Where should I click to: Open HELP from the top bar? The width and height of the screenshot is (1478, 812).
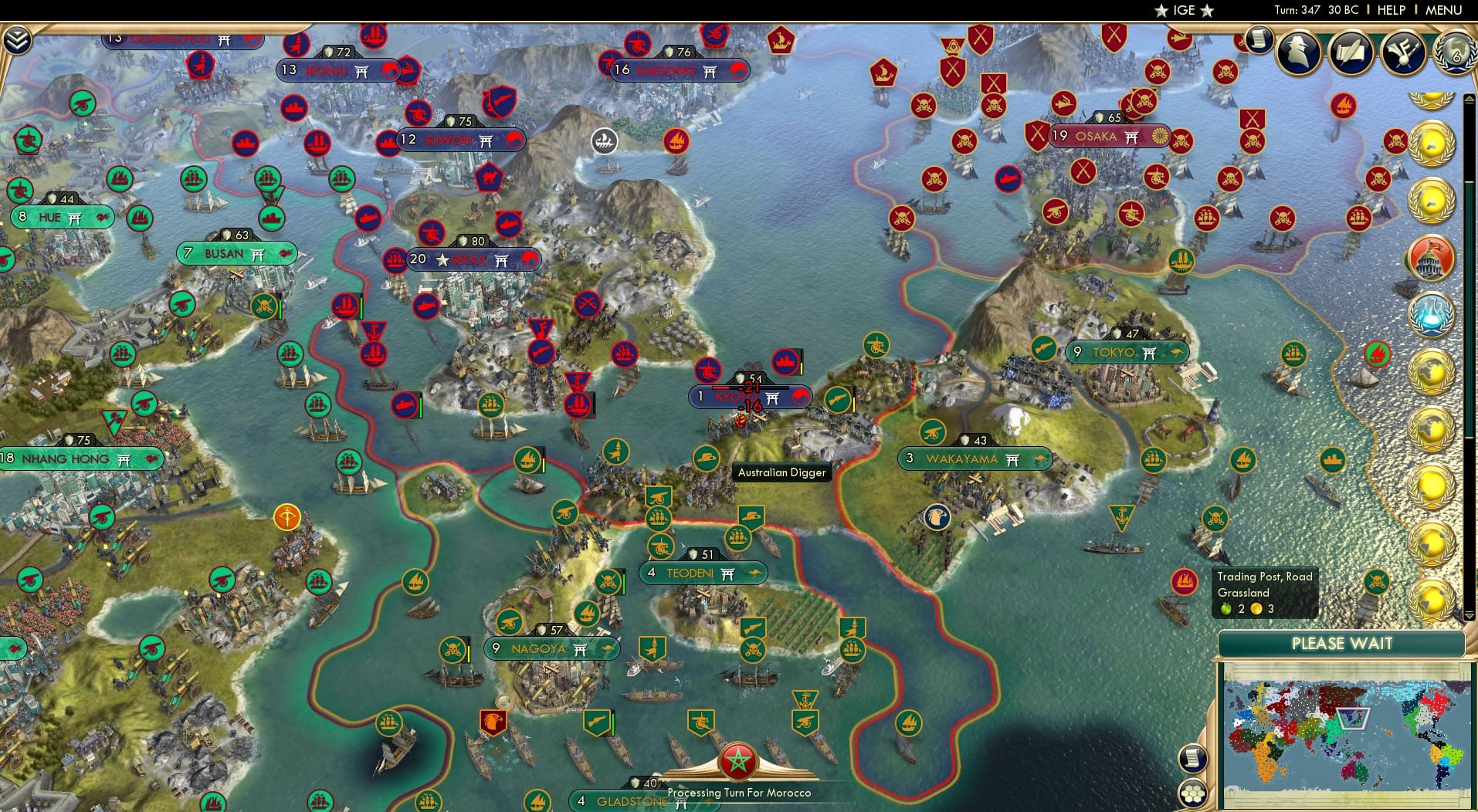click(1390, 10)
